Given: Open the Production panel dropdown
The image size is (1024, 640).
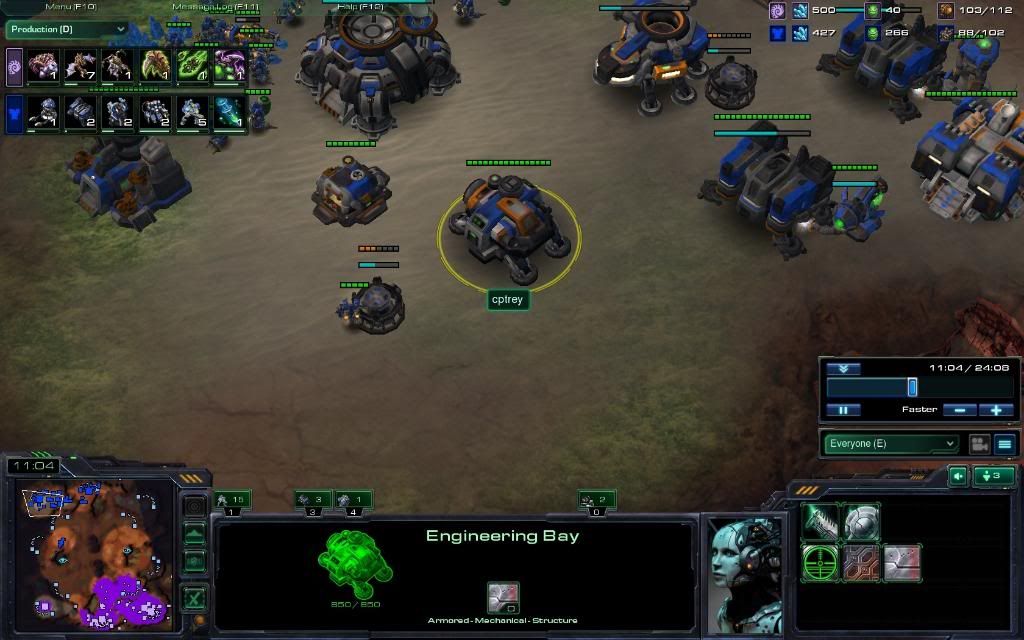Looking at the screenshot, I should [66, 30].
